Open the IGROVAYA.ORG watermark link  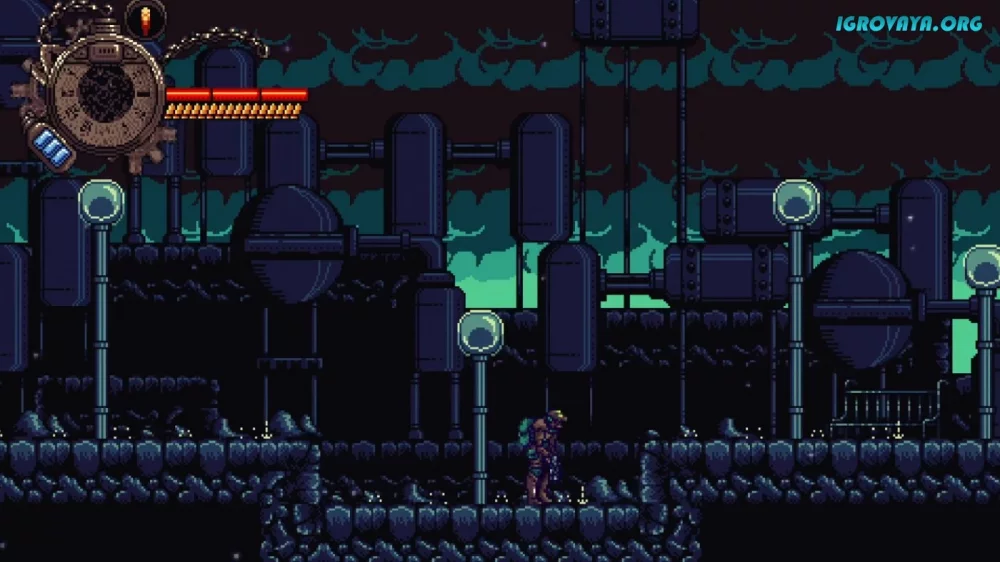tap(909, 22)
